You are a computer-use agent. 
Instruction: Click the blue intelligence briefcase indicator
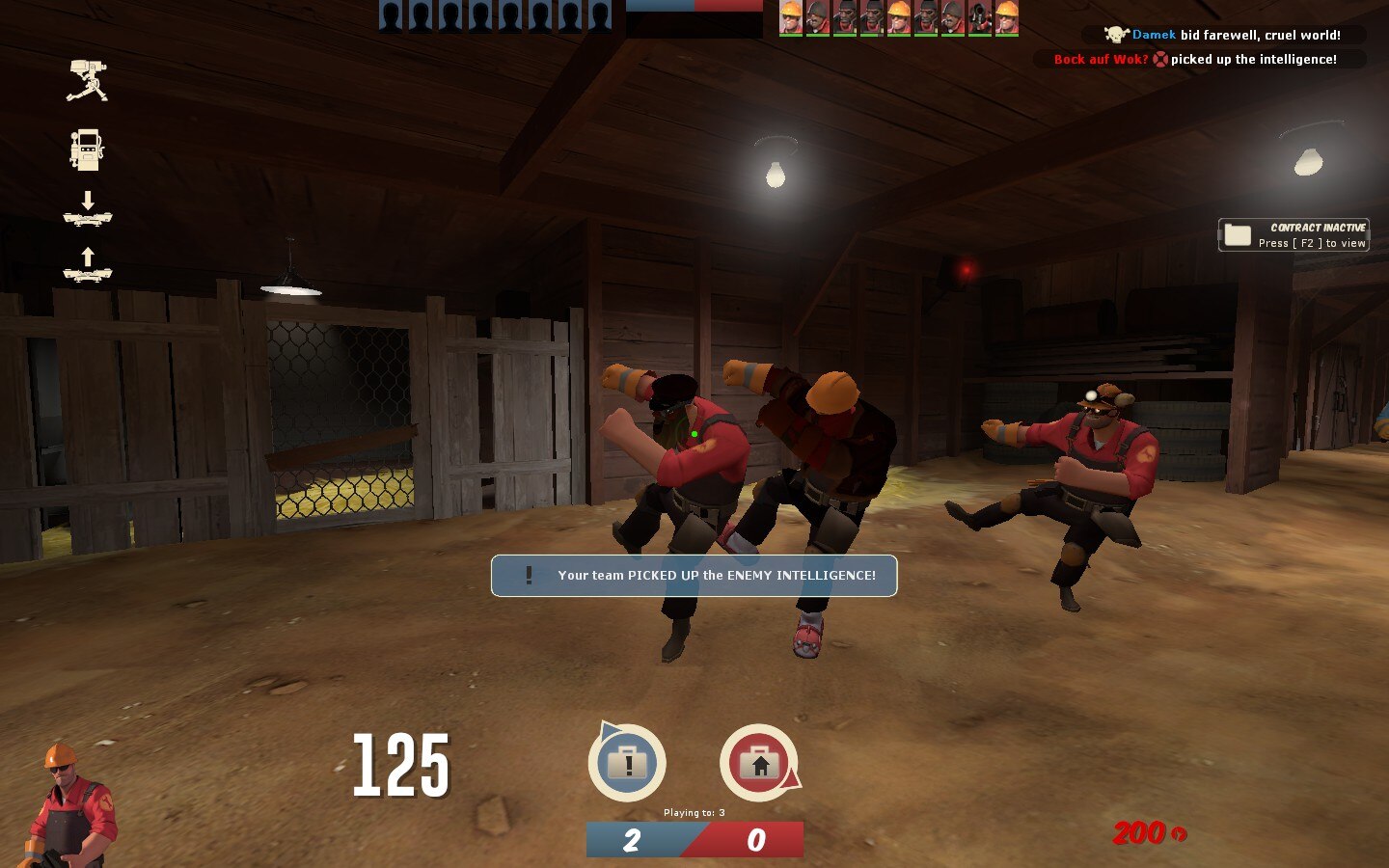[x=627, y=763]
